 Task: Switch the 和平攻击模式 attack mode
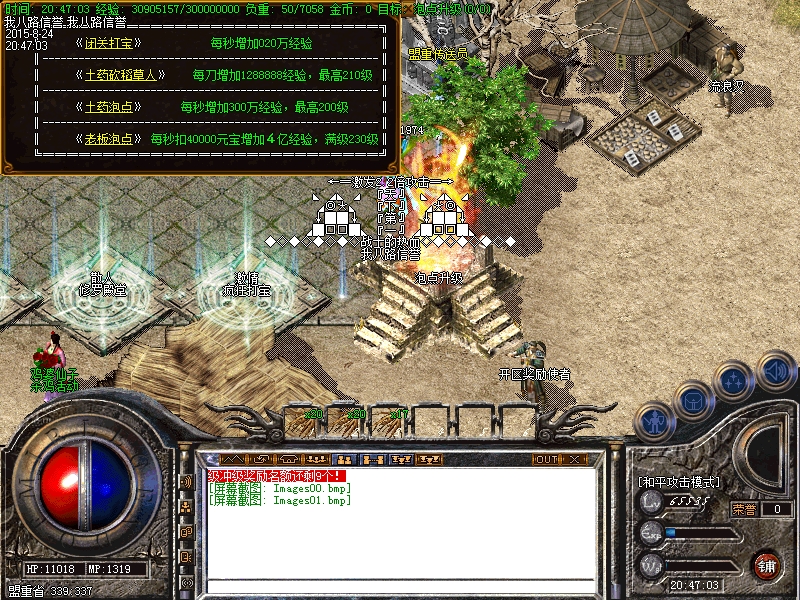(679, 482)
